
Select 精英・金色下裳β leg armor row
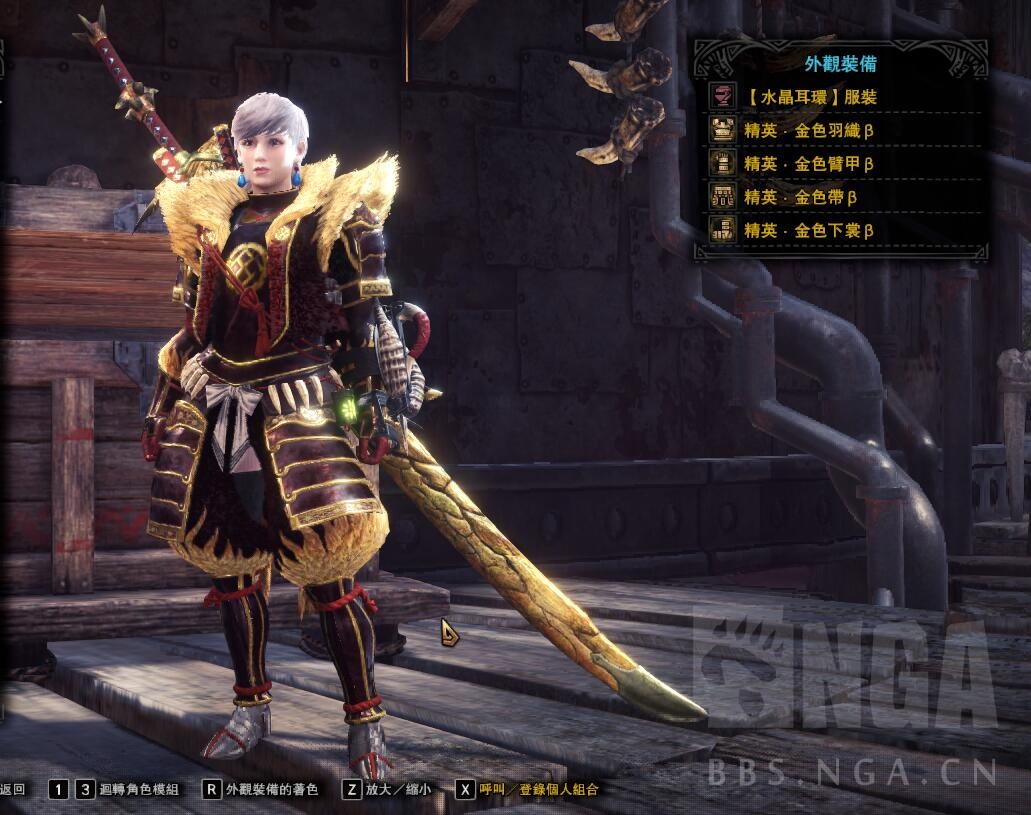tap(810, 231)
